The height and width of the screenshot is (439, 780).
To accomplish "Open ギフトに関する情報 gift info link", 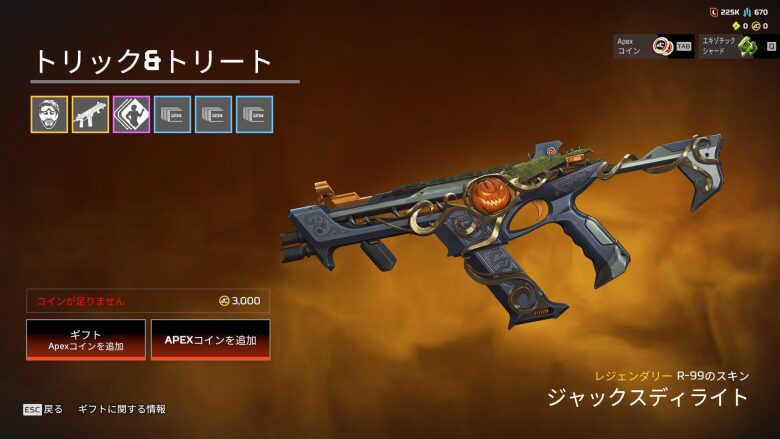I will pyautogui.click(x=122, y=409).
